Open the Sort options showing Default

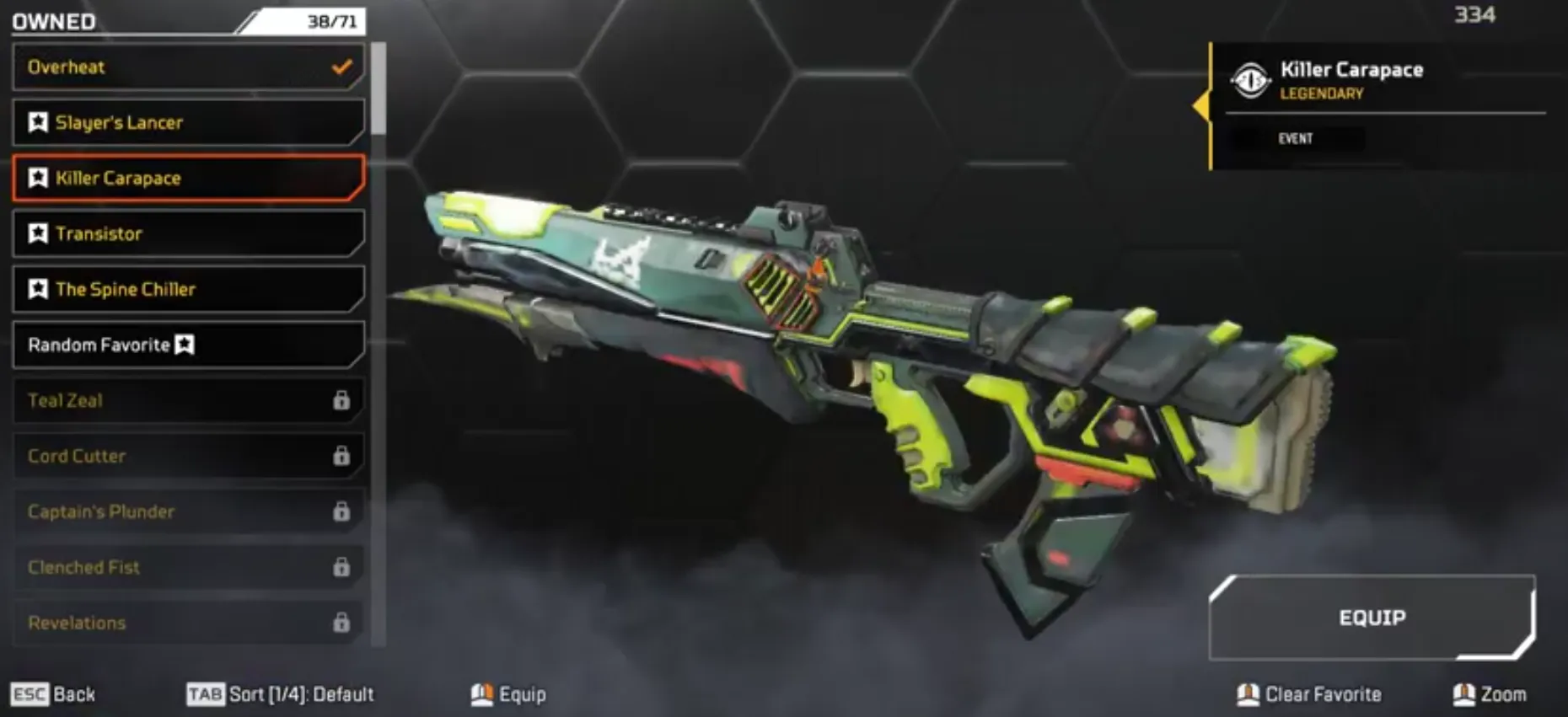pyautogui.click(x=303, y=694)
